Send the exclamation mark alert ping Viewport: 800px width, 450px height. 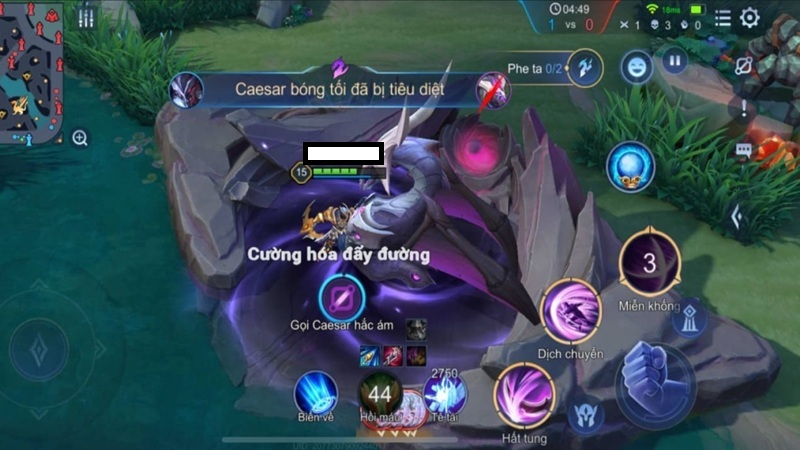click(x=743, y=109)
